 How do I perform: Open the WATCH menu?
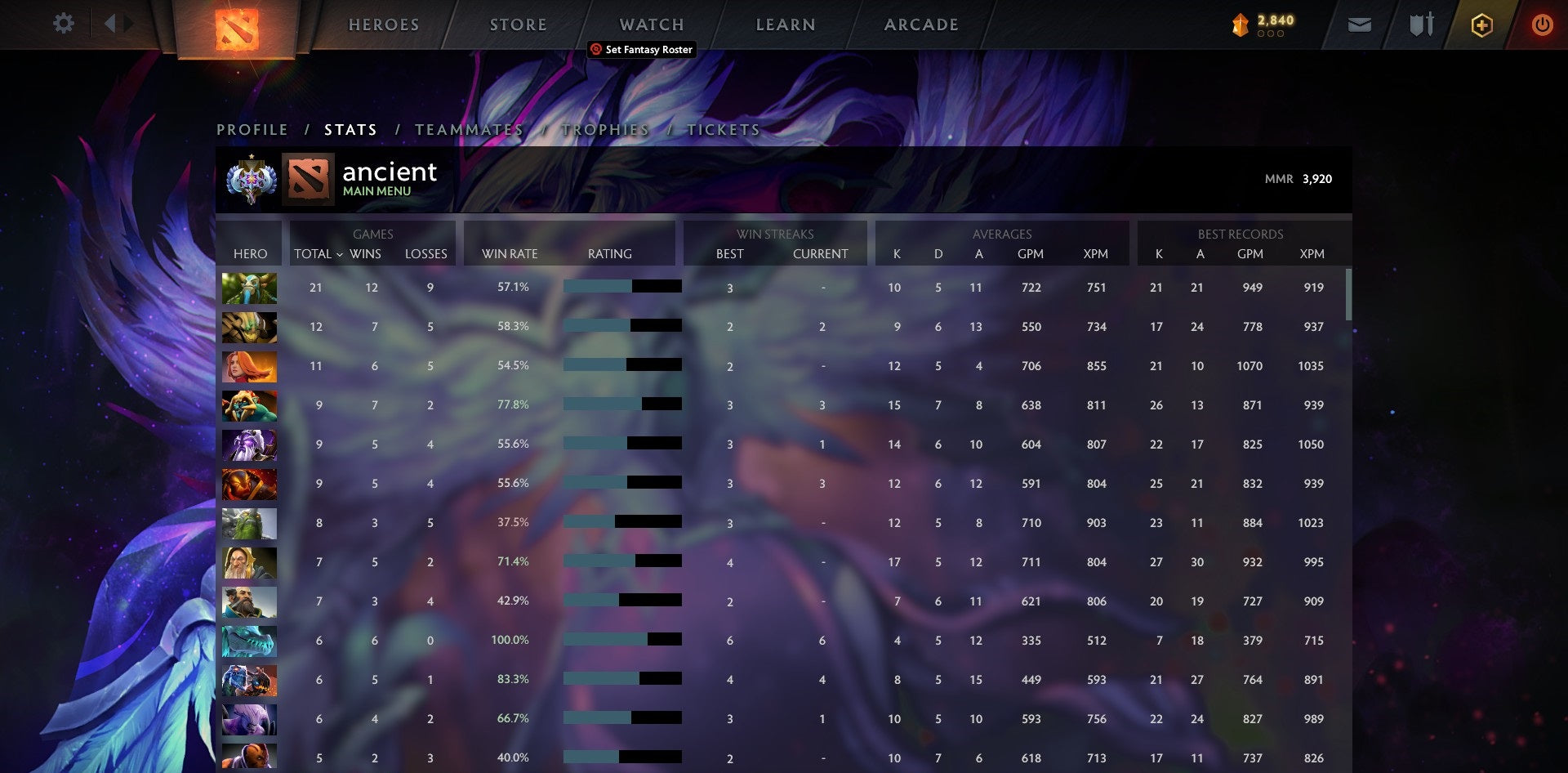[x=651, y=24]
